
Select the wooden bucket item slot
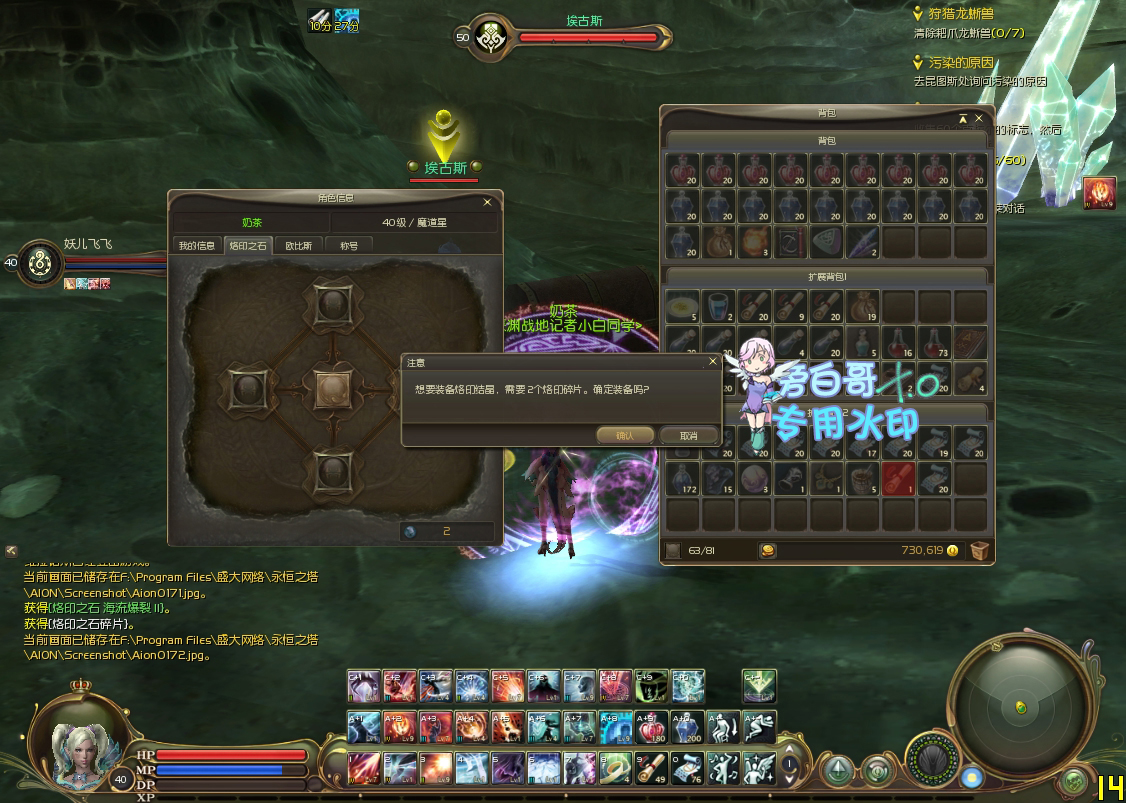[x=862, y=478]
